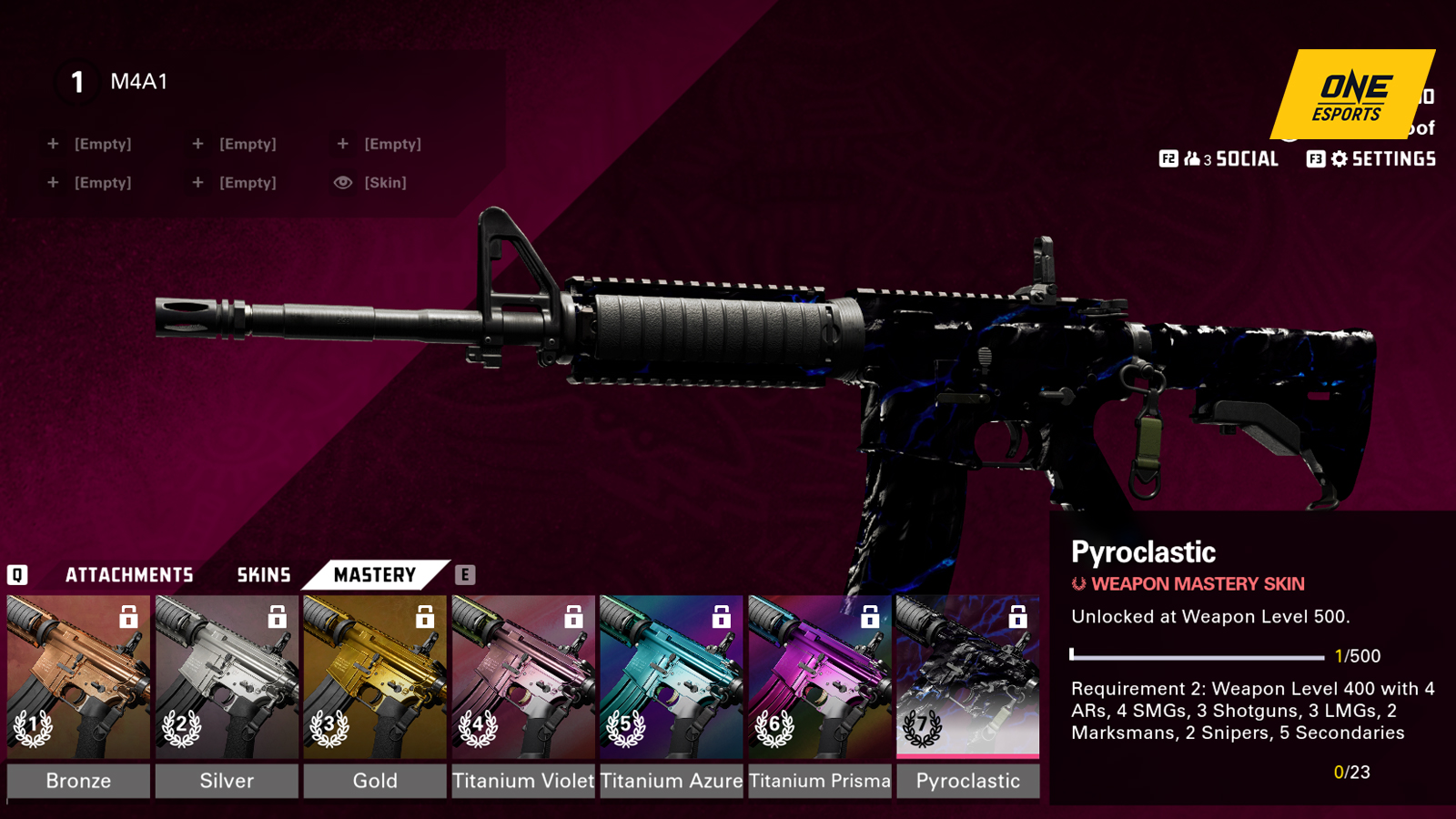The image size is (1456, 819).
Task: Toggle skin visibility with the eye icon
Action: pos(342,182)
